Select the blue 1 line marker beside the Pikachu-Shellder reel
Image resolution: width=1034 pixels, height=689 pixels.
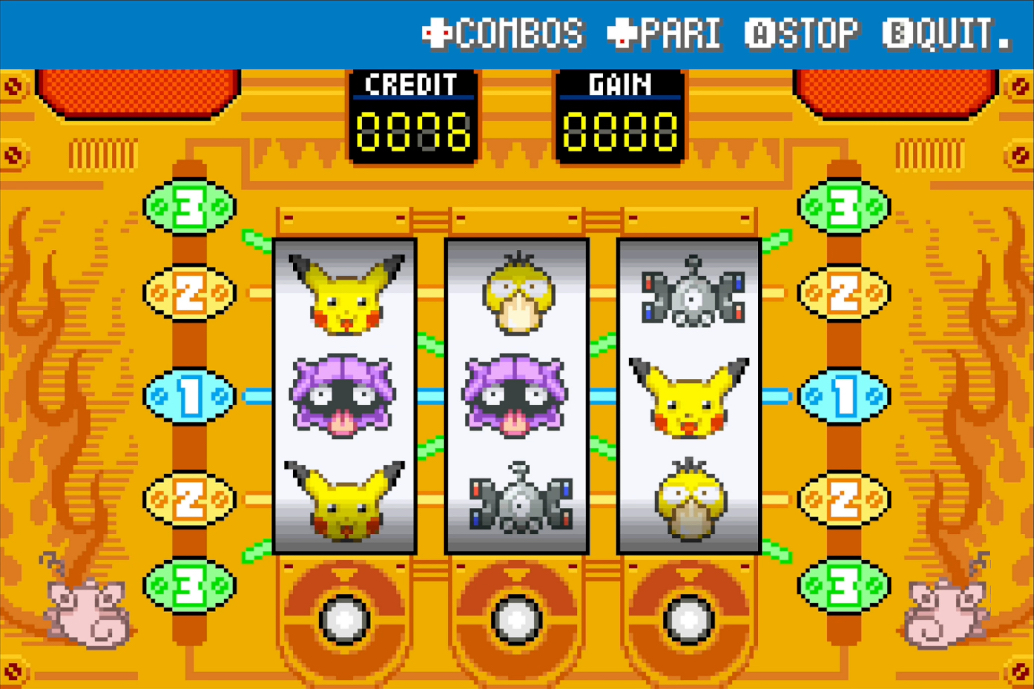pos(190,396)
